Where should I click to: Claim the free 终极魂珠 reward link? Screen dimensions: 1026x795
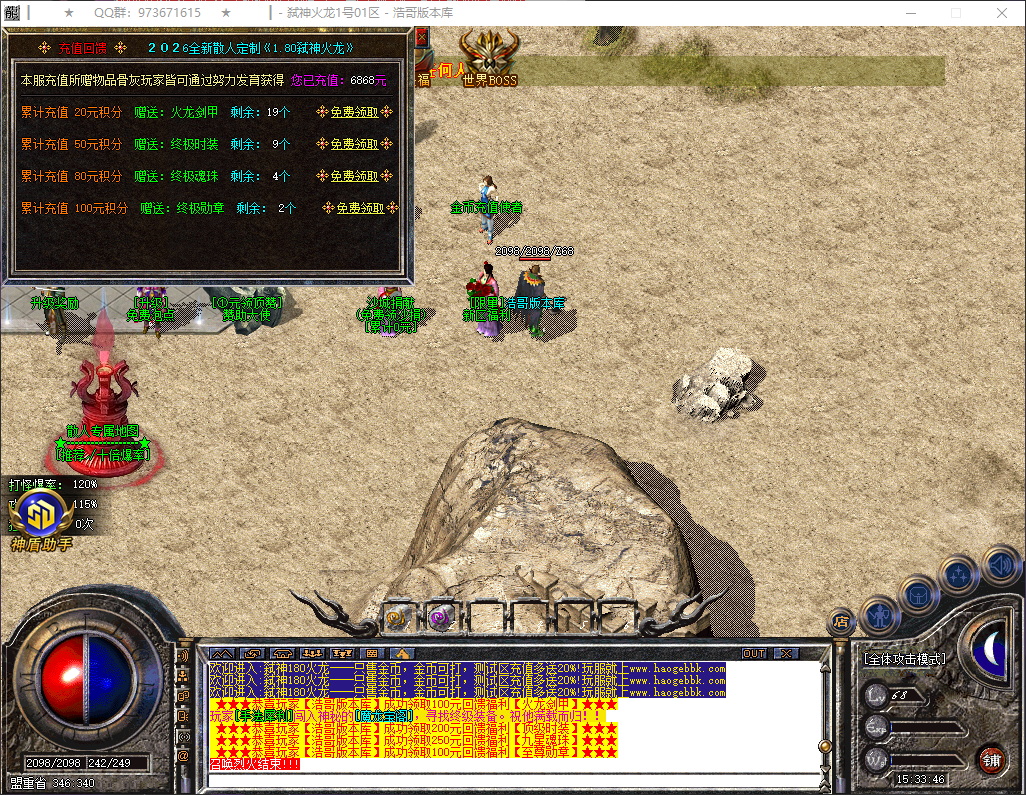(354, 176)
